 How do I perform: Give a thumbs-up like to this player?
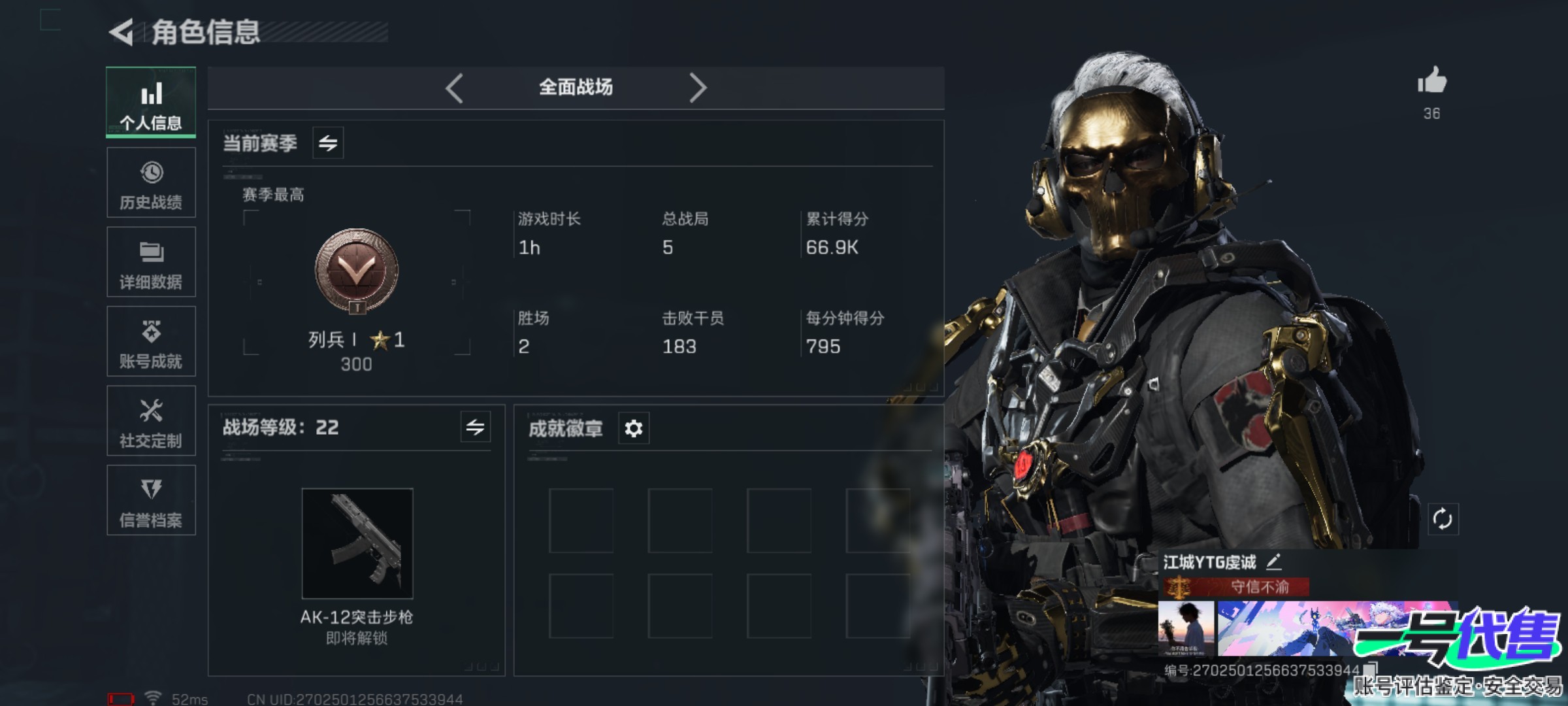[x=1431, y=82]
